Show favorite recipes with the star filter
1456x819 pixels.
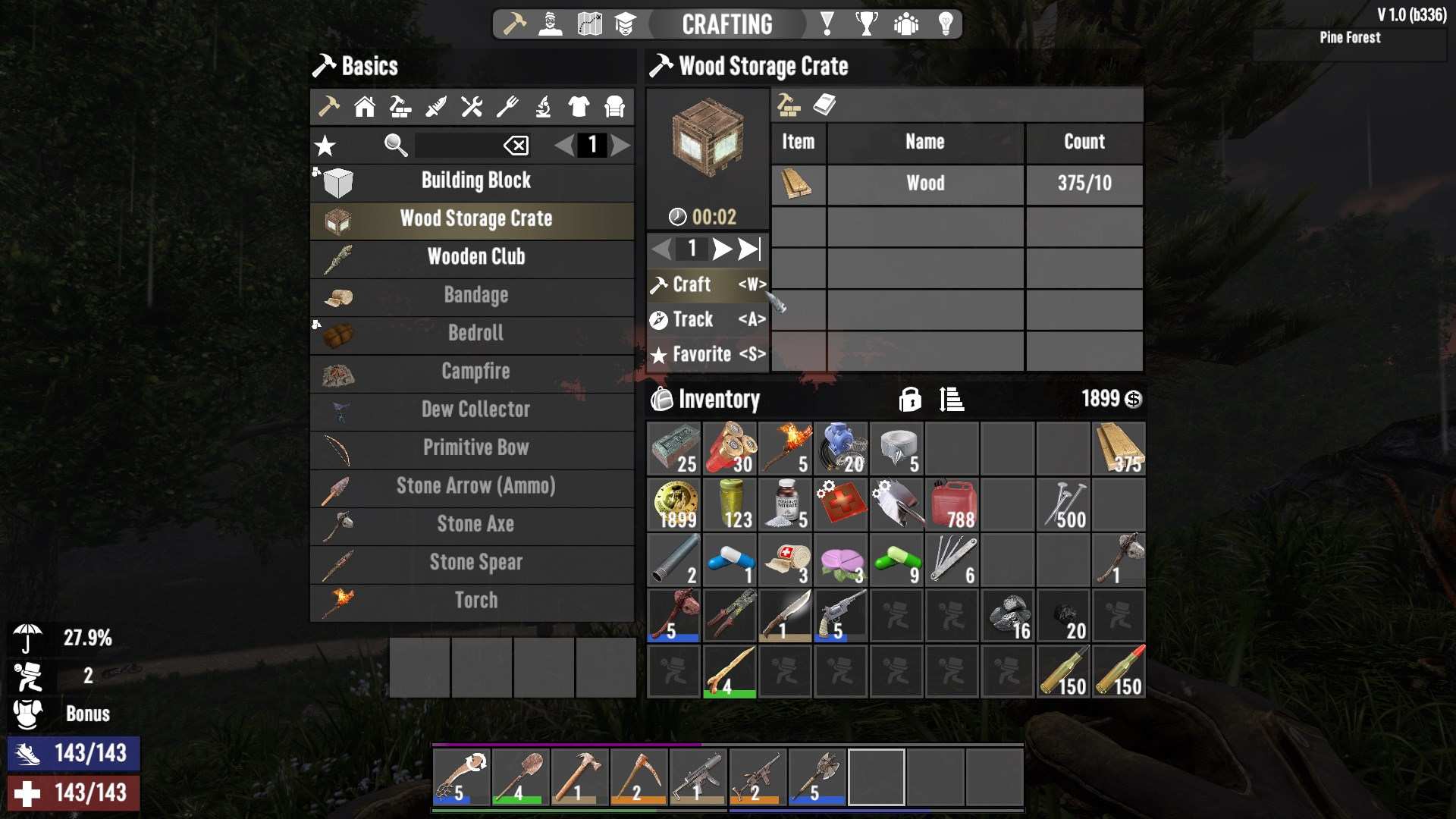(325, 145)
